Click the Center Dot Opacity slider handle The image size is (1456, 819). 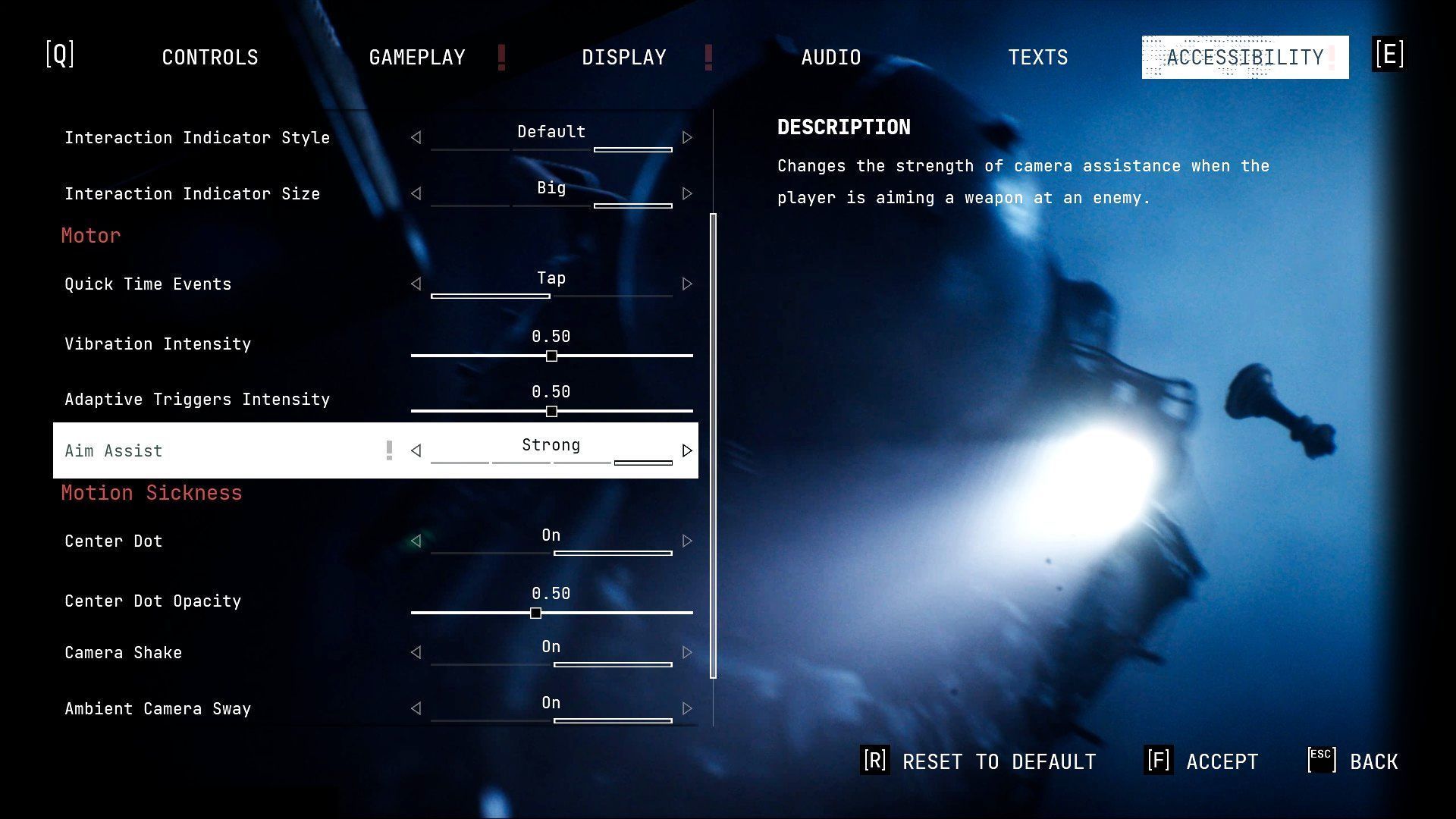[535, 613]
